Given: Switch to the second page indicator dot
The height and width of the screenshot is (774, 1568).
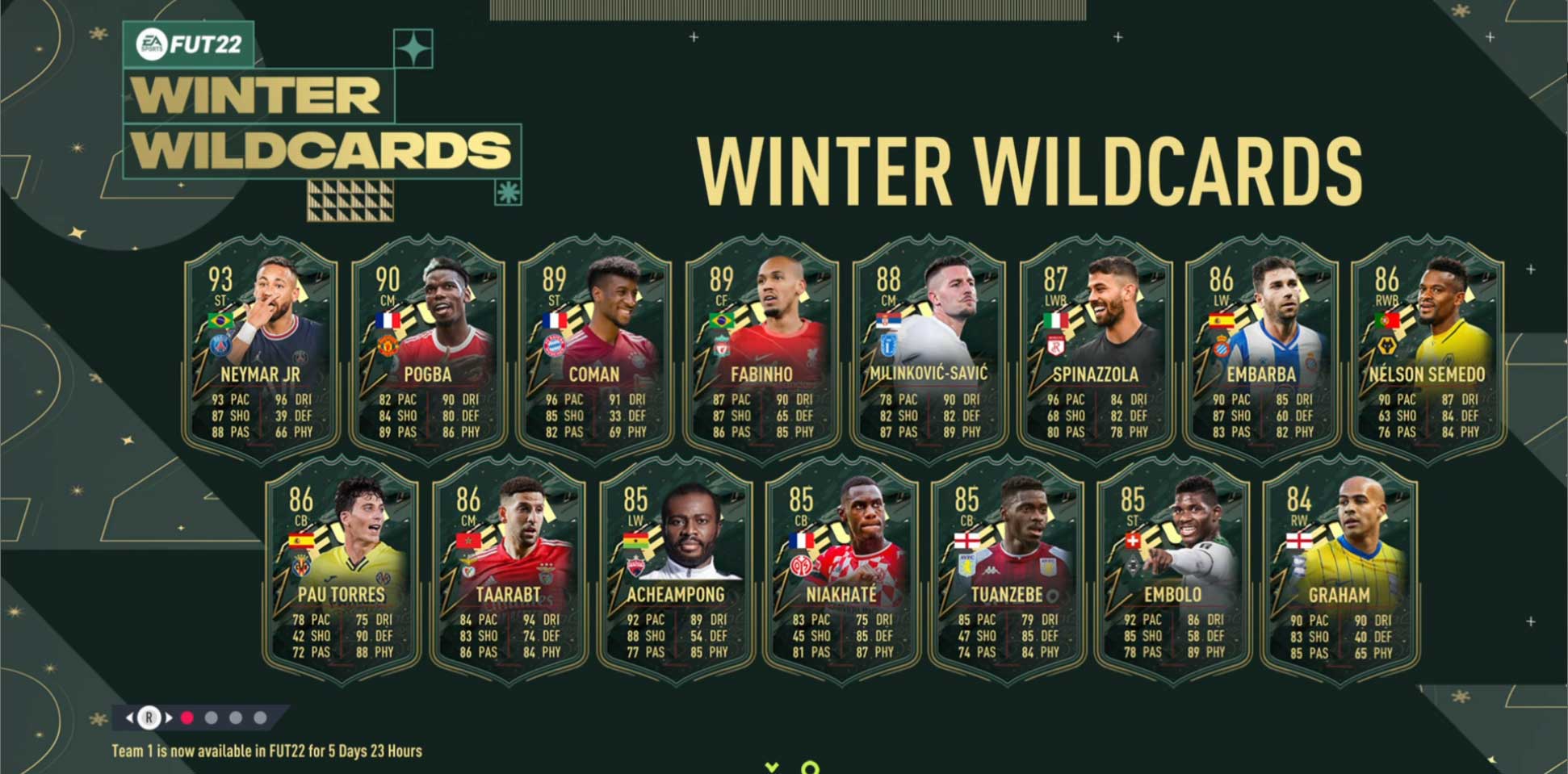Looking at the screenshot, I should 212,718.
